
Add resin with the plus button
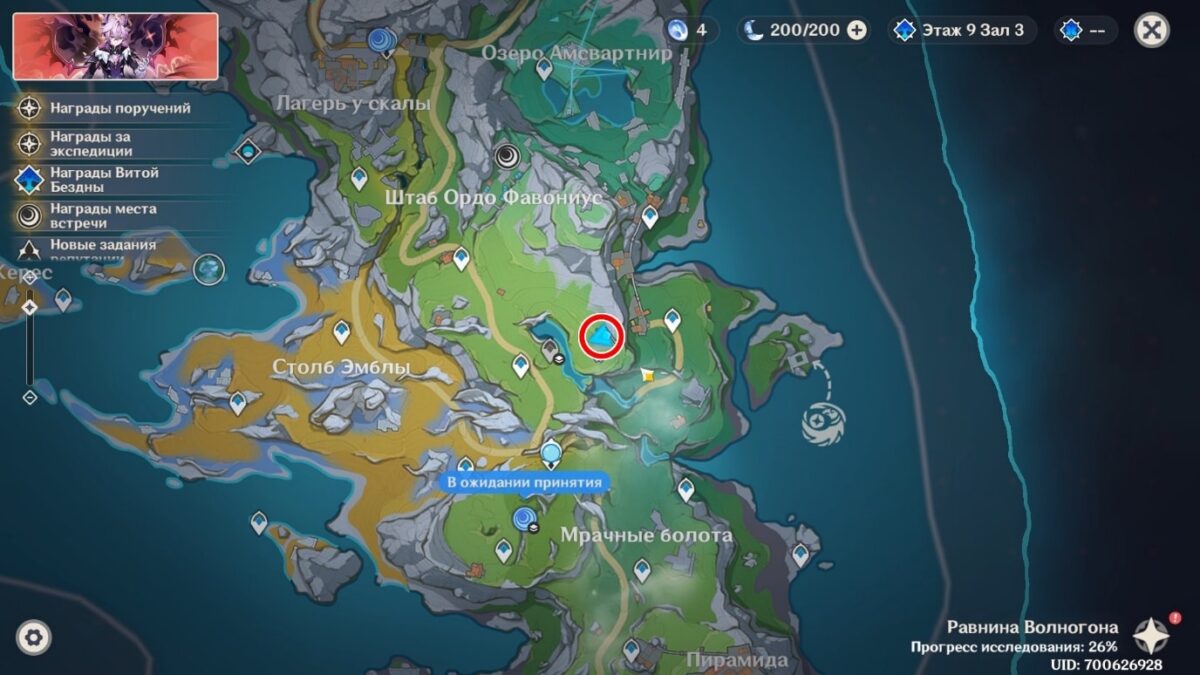click(x=857, y=30)
